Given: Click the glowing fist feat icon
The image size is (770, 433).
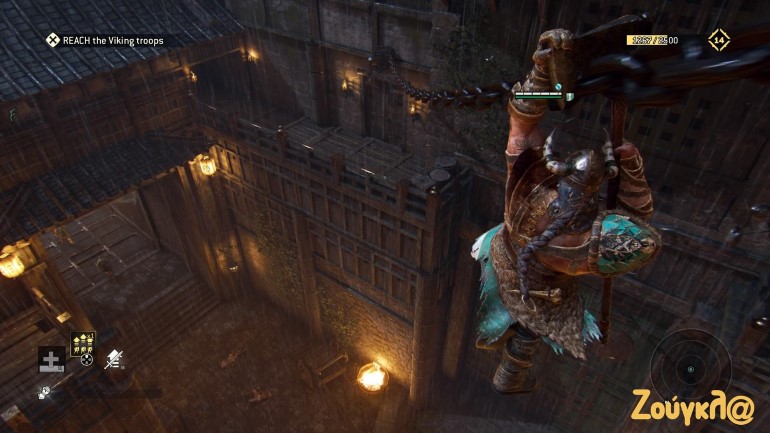Looking at the screenshot, I should point(44,392).
